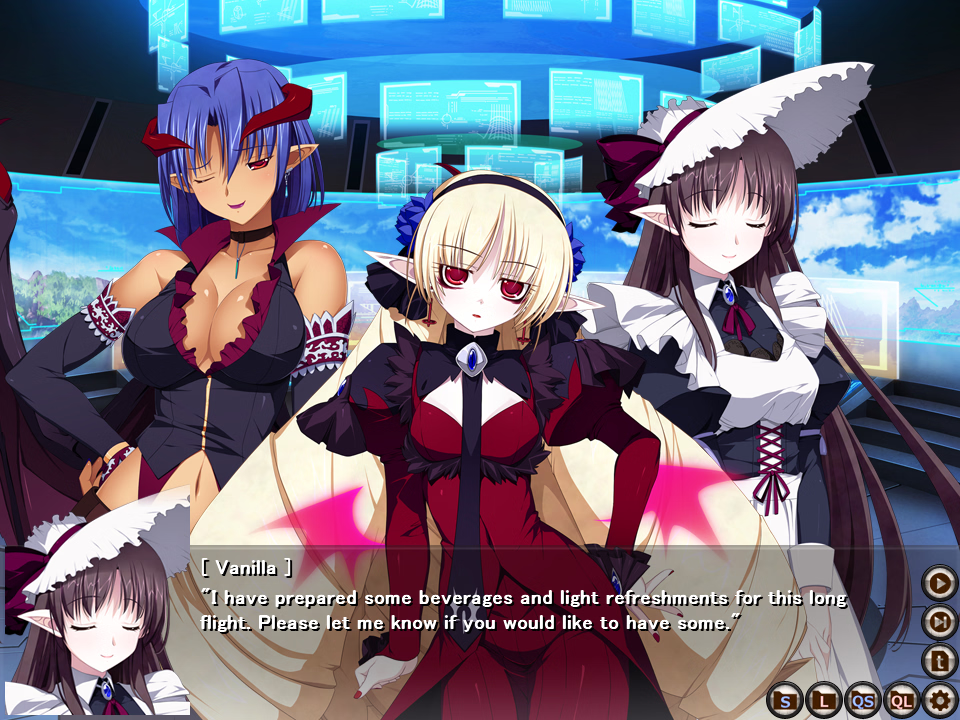Start auto-play with the play arrow button
The height and width of the screenshot is (720, 960).
[x=939, y=581]
